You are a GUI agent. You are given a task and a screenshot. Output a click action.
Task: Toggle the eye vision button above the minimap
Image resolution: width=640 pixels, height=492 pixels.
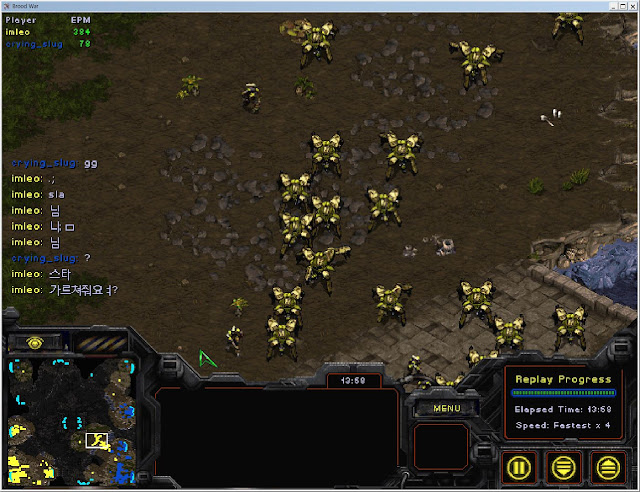(x=35, y=342)
